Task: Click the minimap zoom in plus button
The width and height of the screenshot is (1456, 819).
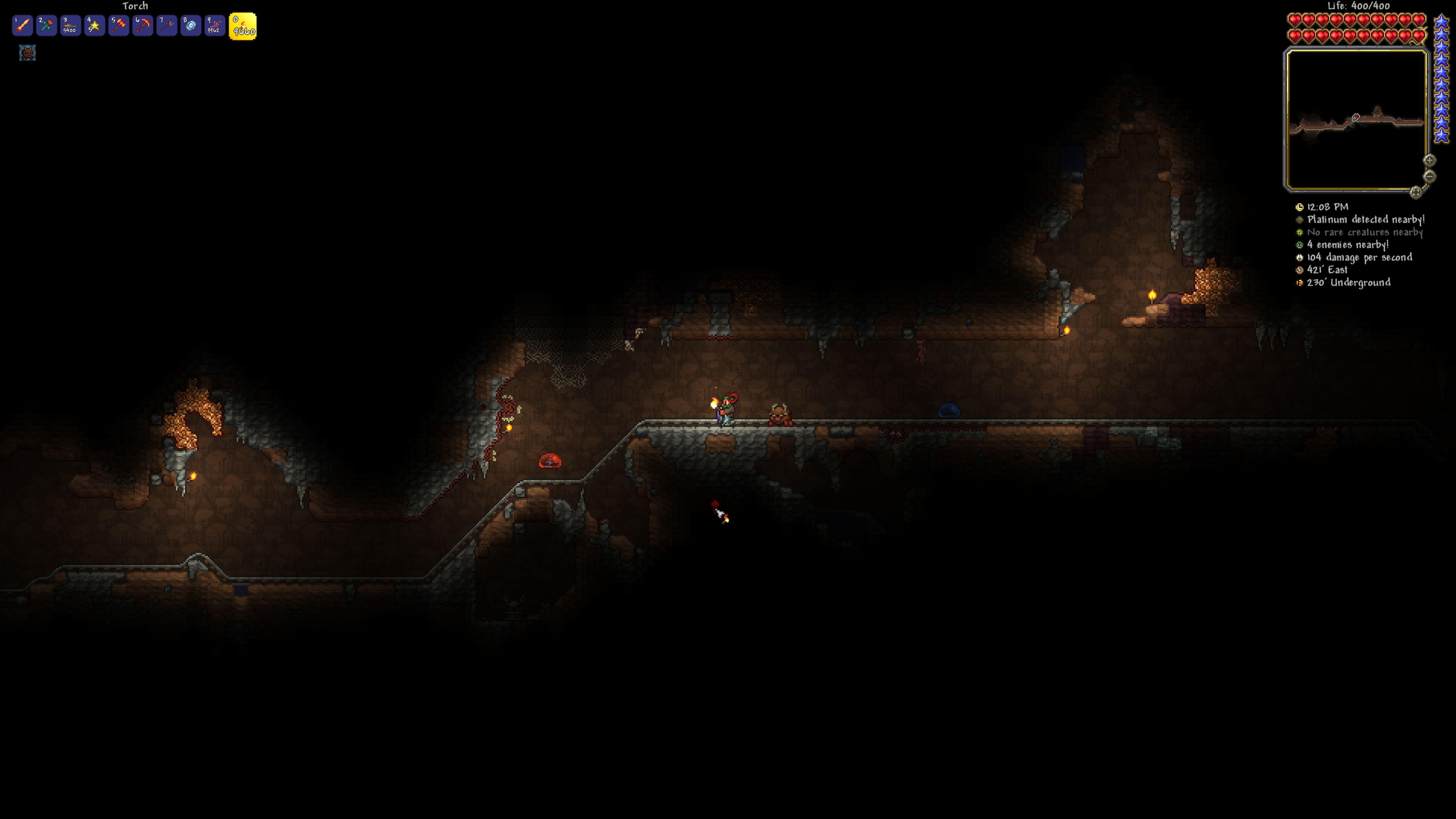Action: tap(1429, 160)
